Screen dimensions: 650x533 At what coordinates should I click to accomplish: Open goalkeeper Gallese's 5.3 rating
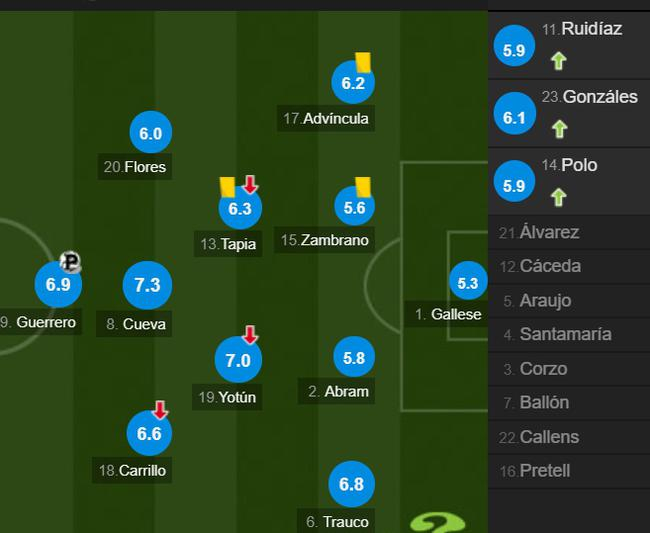pyautogui.click(x=467, y=283)
